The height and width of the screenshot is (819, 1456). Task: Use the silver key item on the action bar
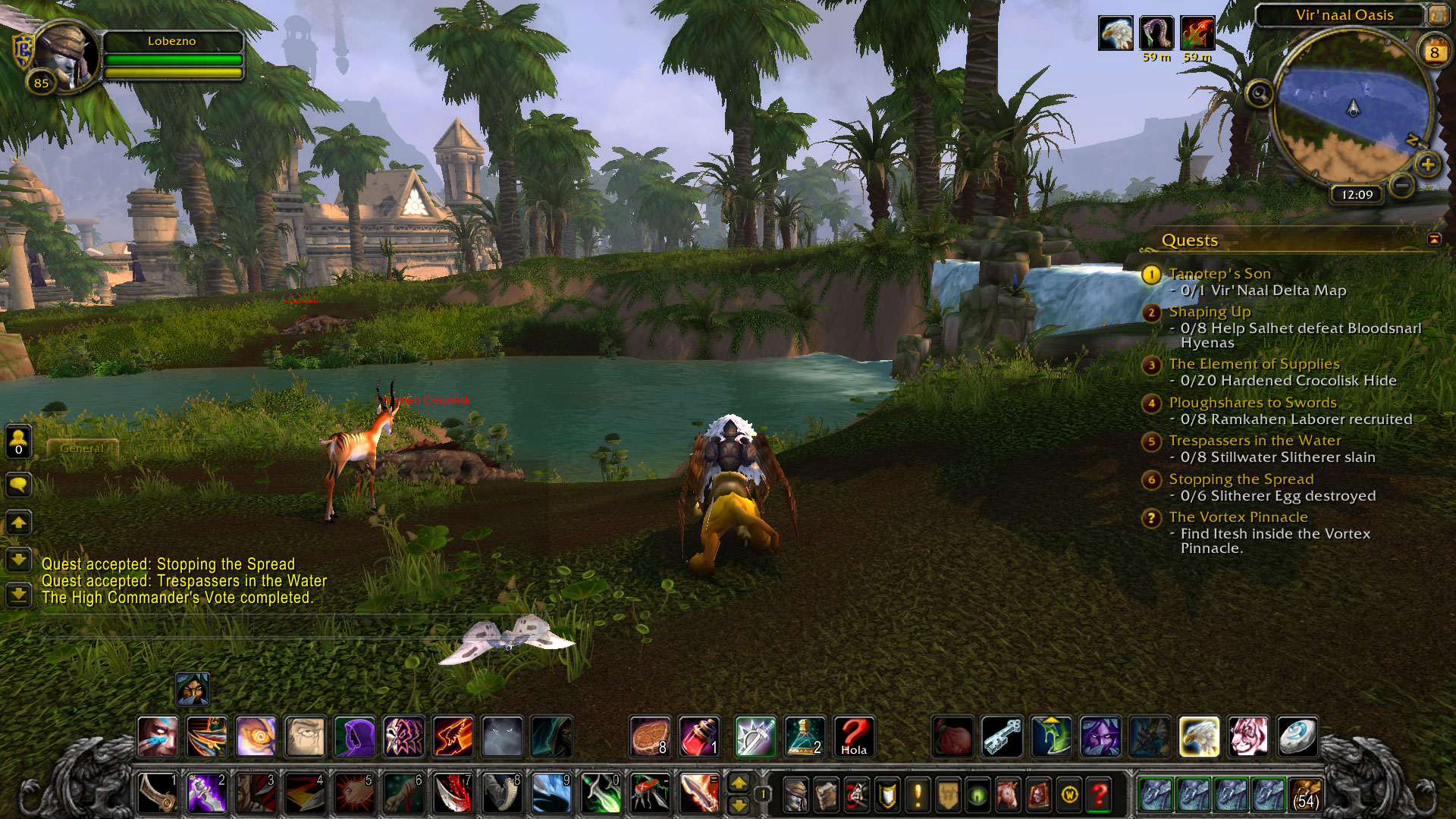click(x=1002, y=737)
